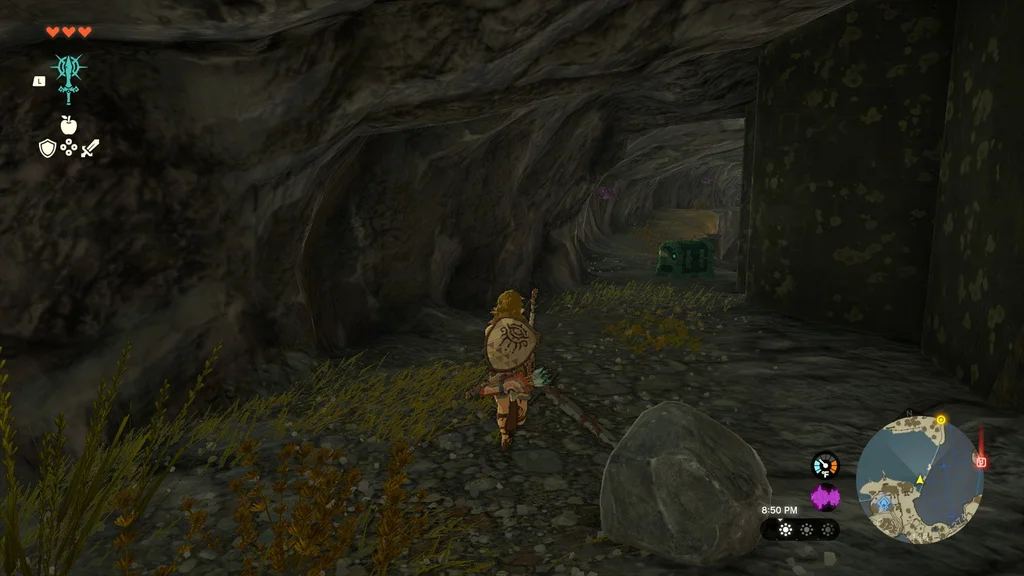
Task: Click the purple sound wave indicator
Action: click(x=825, y=497)
